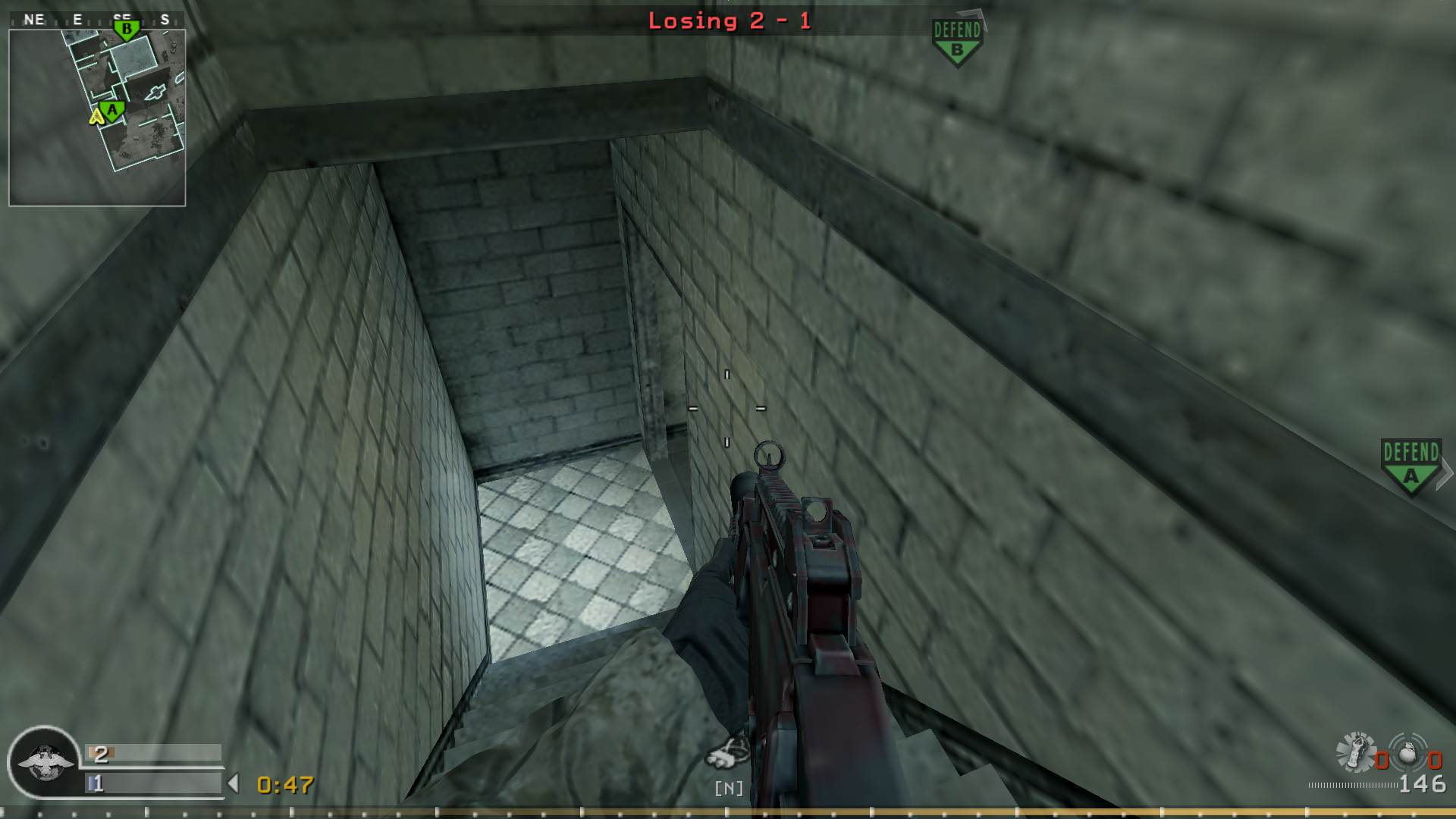Open the SE compass heading label
The image size is (1456, 819).
pos(121,17)
